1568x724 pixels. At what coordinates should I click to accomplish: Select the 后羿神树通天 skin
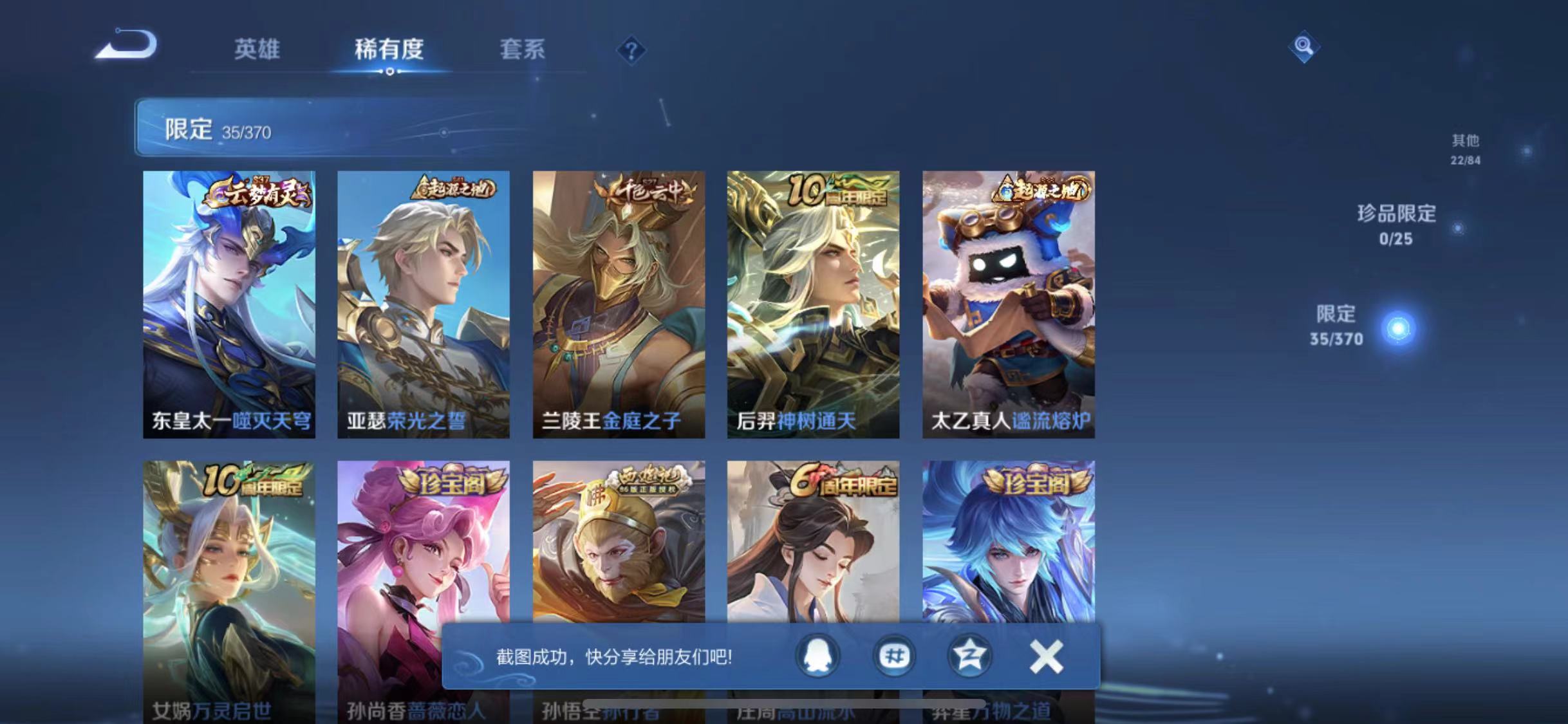(x=812, y=302)
